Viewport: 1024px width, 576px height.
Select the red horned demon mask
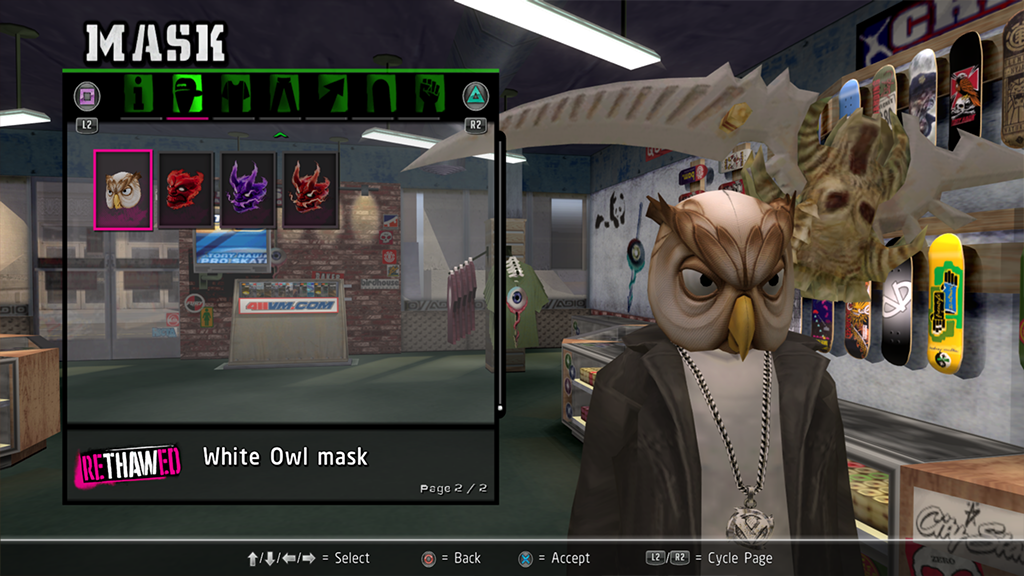point(310,189)
